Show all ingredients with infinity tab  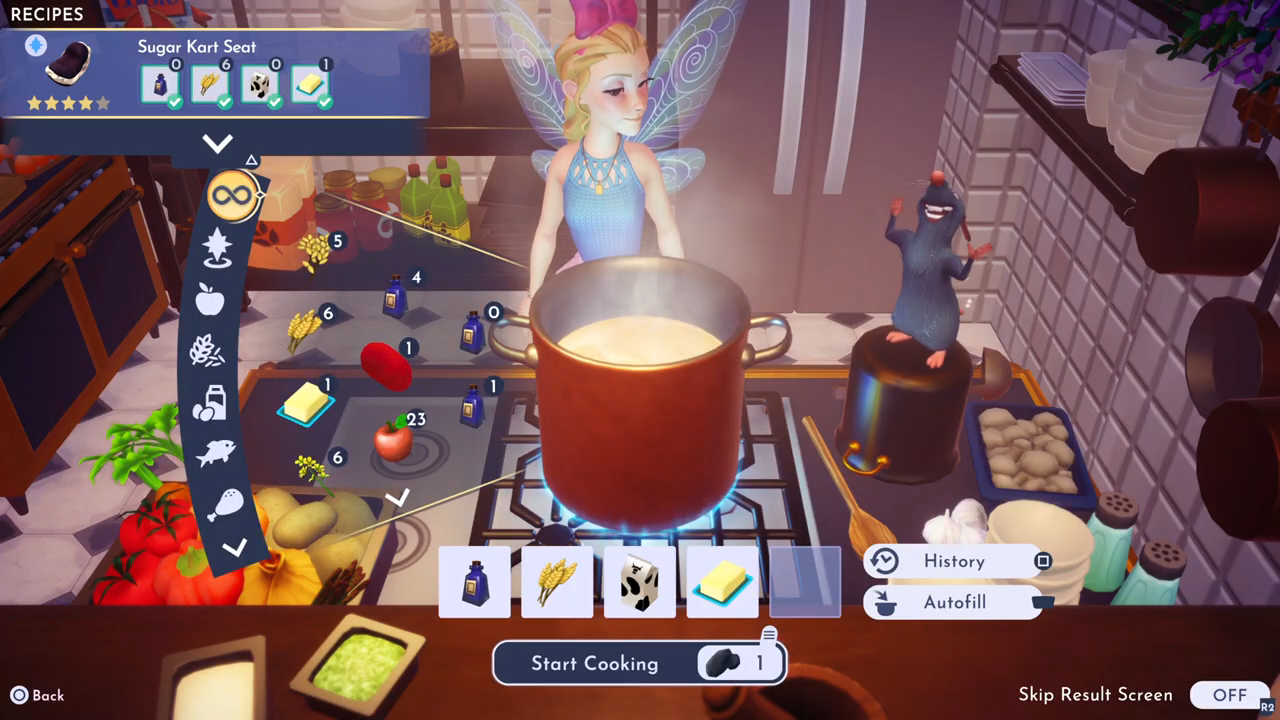click(x=232, y=194)
